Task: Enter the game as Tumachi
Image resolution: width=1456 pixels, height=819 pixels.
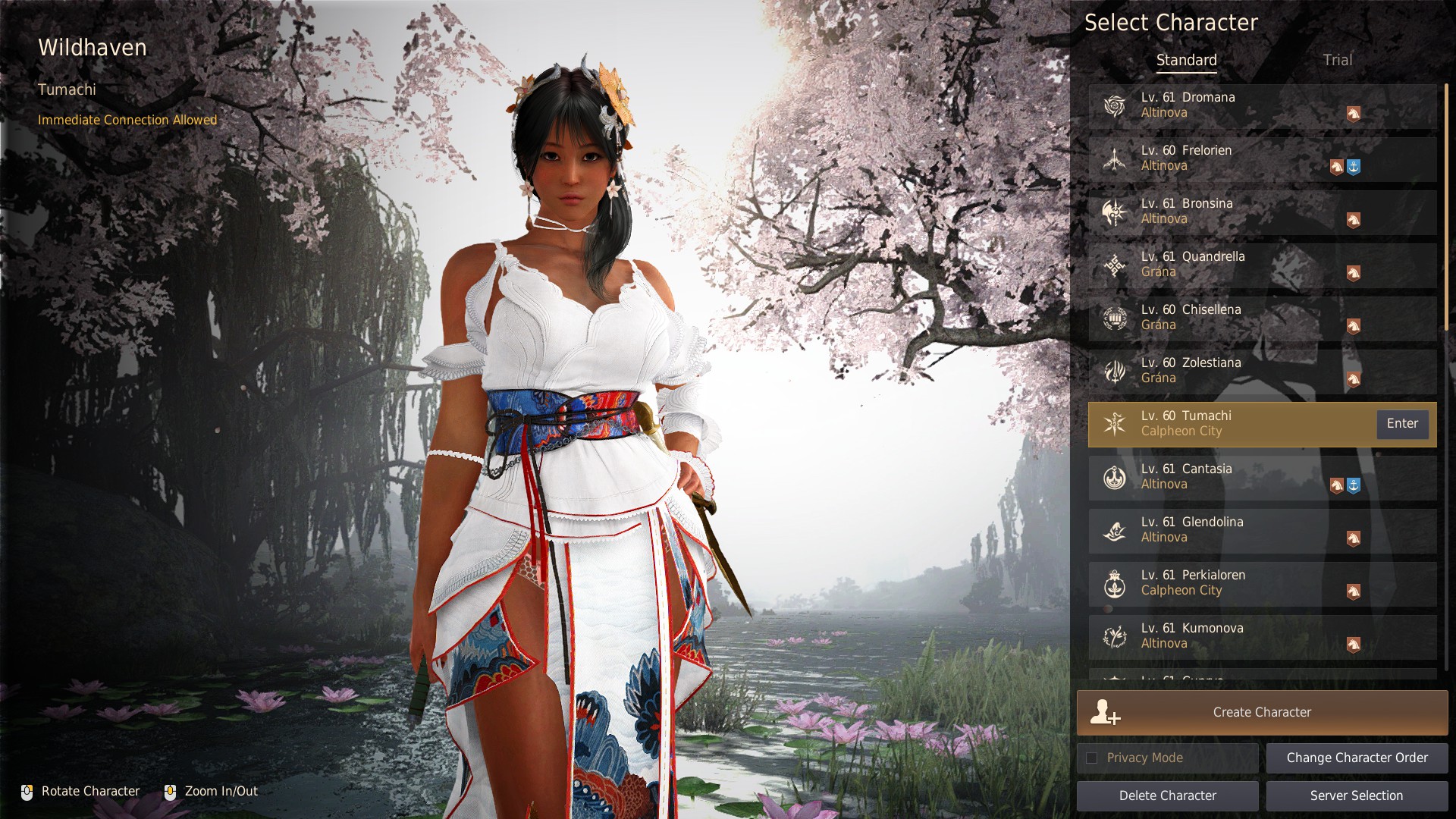Action: (1402, 424)
